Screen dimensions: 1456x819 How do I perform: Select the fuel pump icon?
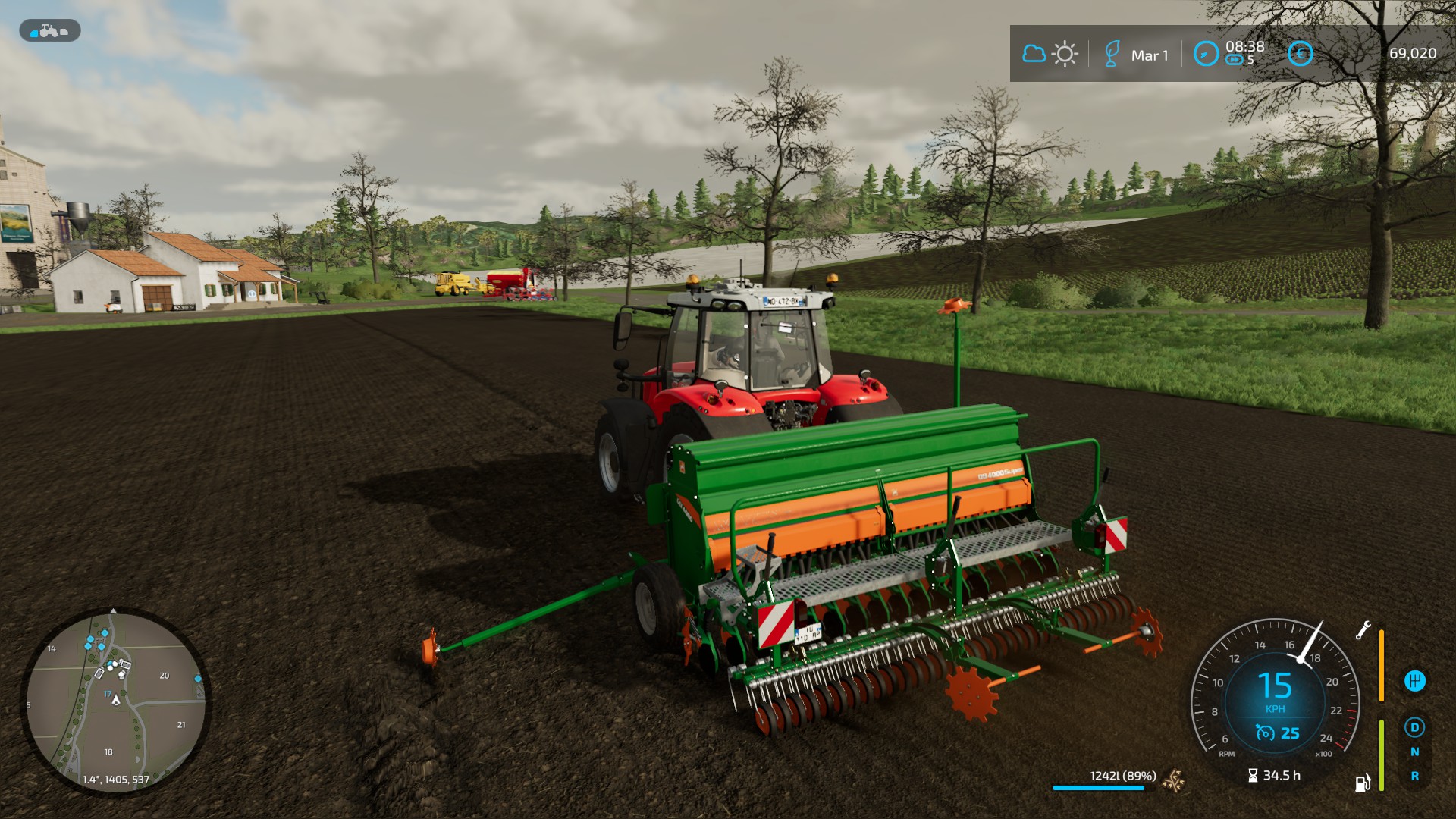pos(1363,783)
